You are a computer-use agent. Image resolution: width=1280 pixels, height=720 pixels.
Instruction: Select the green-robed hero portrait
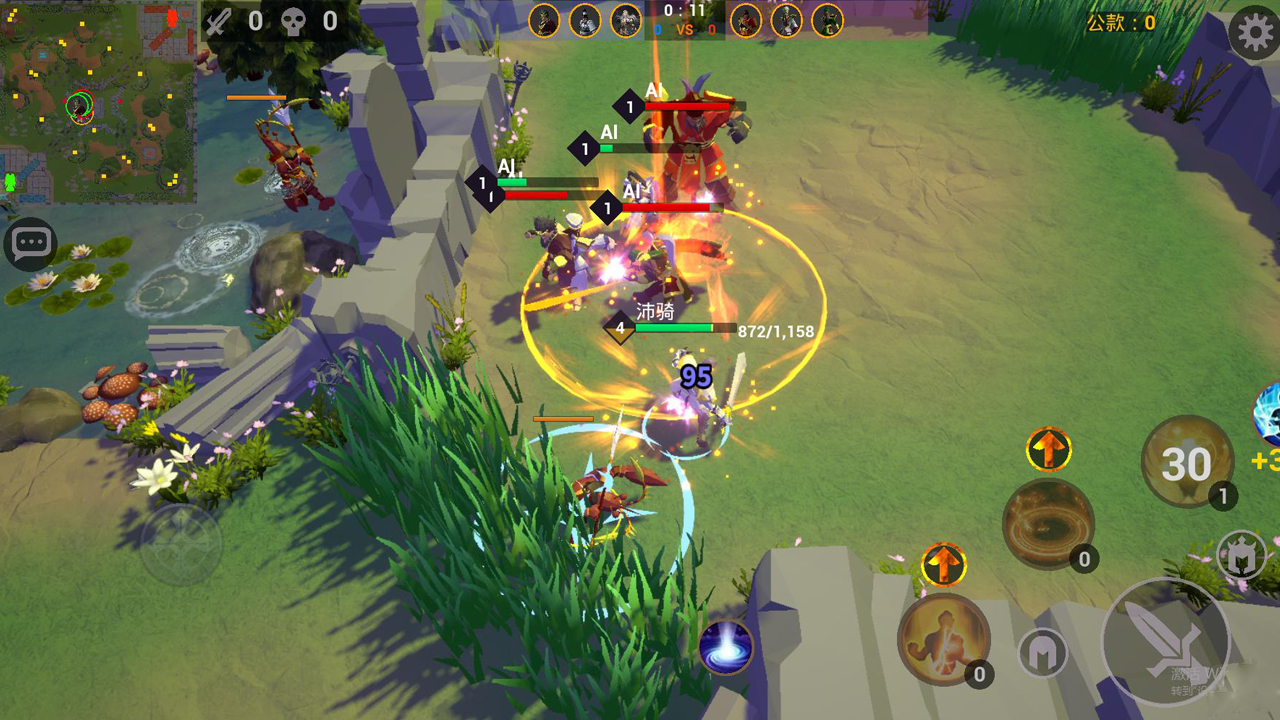[x=827, y=20]
